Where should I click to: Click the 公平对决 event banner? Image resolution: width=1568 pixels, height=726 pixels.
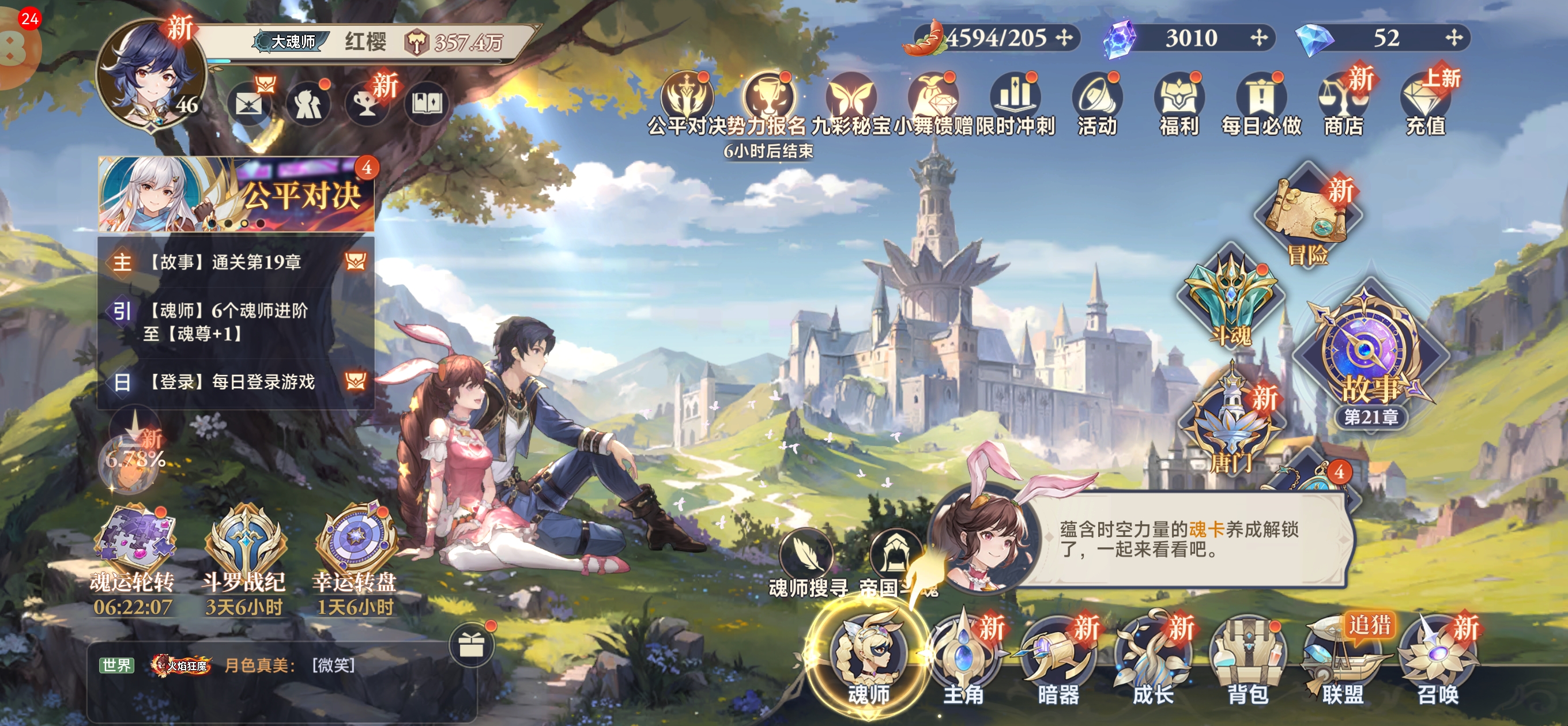(x=237, y=194)
